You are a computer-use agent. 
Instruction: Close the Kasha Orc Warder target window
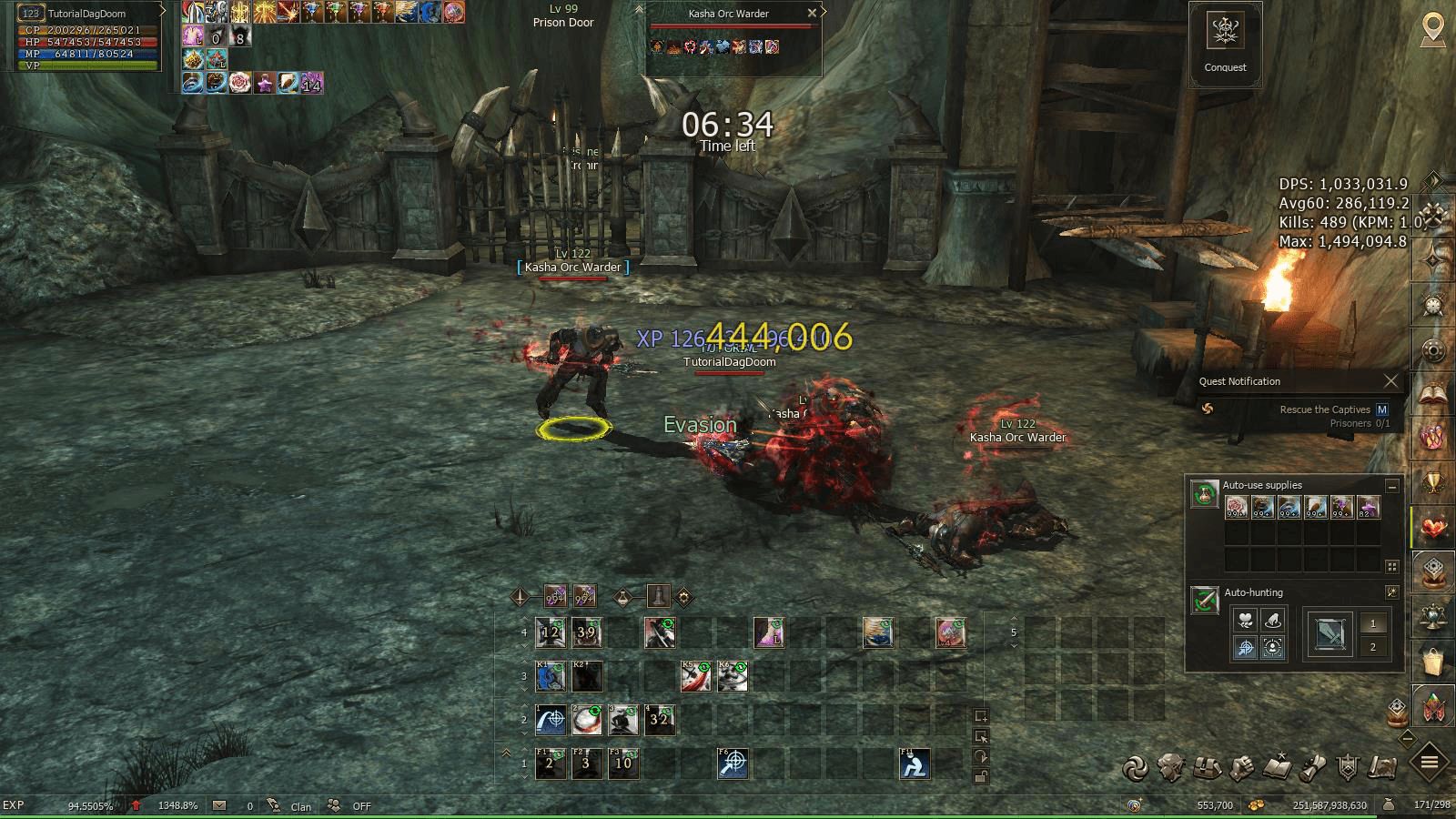click(x=812, y=13)
